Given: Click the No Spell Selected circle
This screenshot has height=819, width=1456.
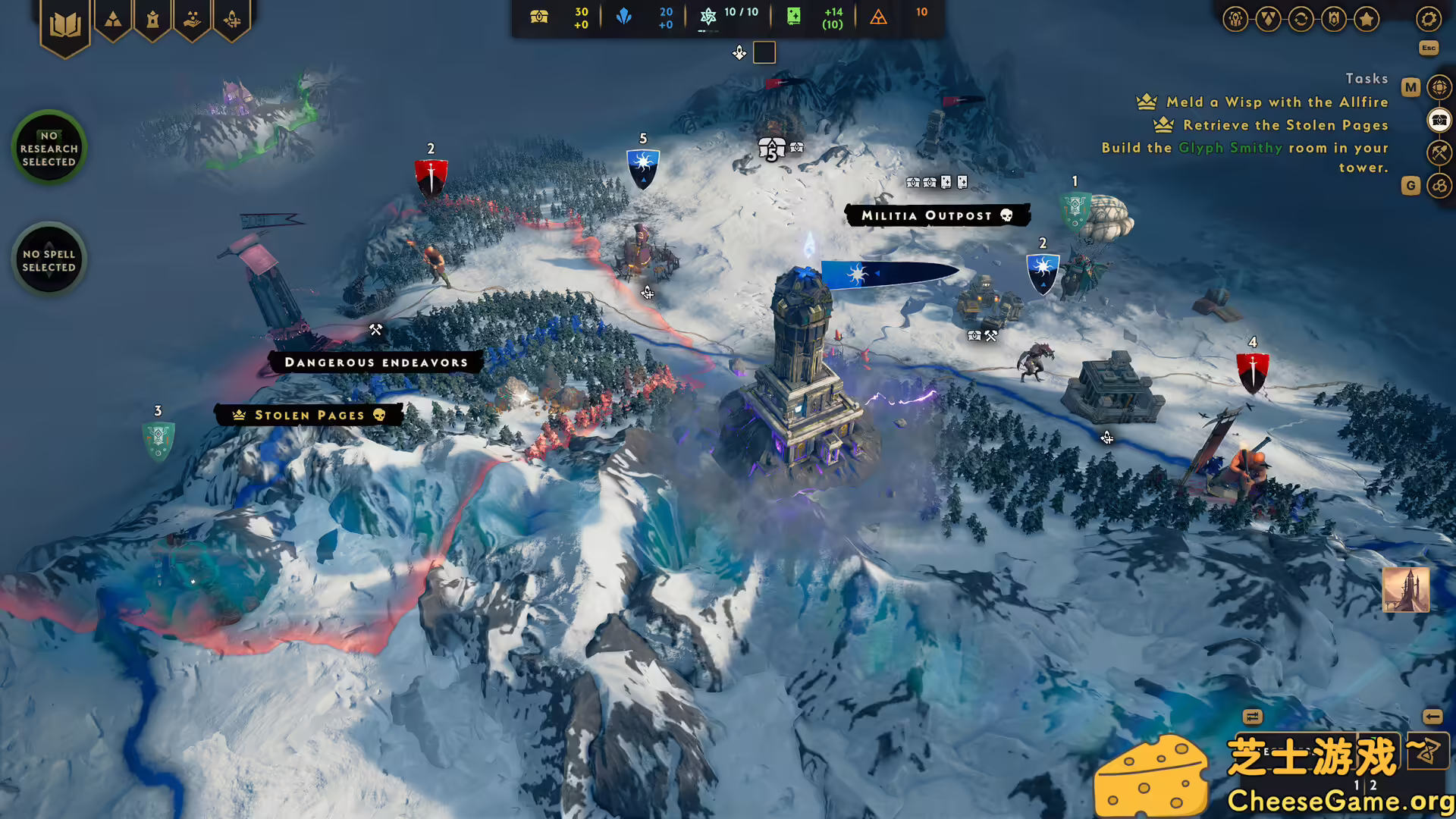Looking at the screenshot, I should (49, 260).
